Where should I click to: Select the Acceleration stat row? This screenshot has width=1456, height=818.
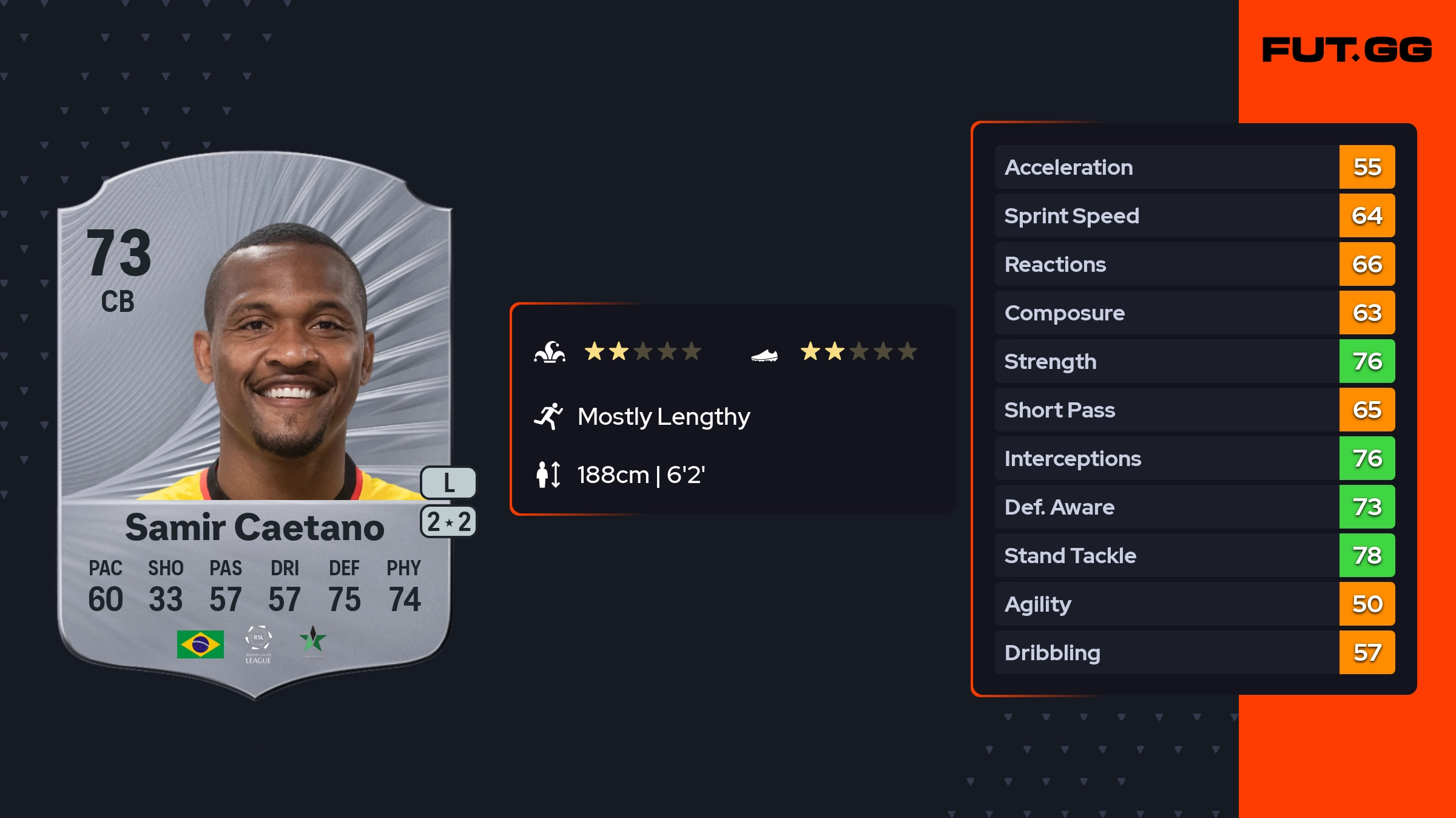pos(1194,167)
